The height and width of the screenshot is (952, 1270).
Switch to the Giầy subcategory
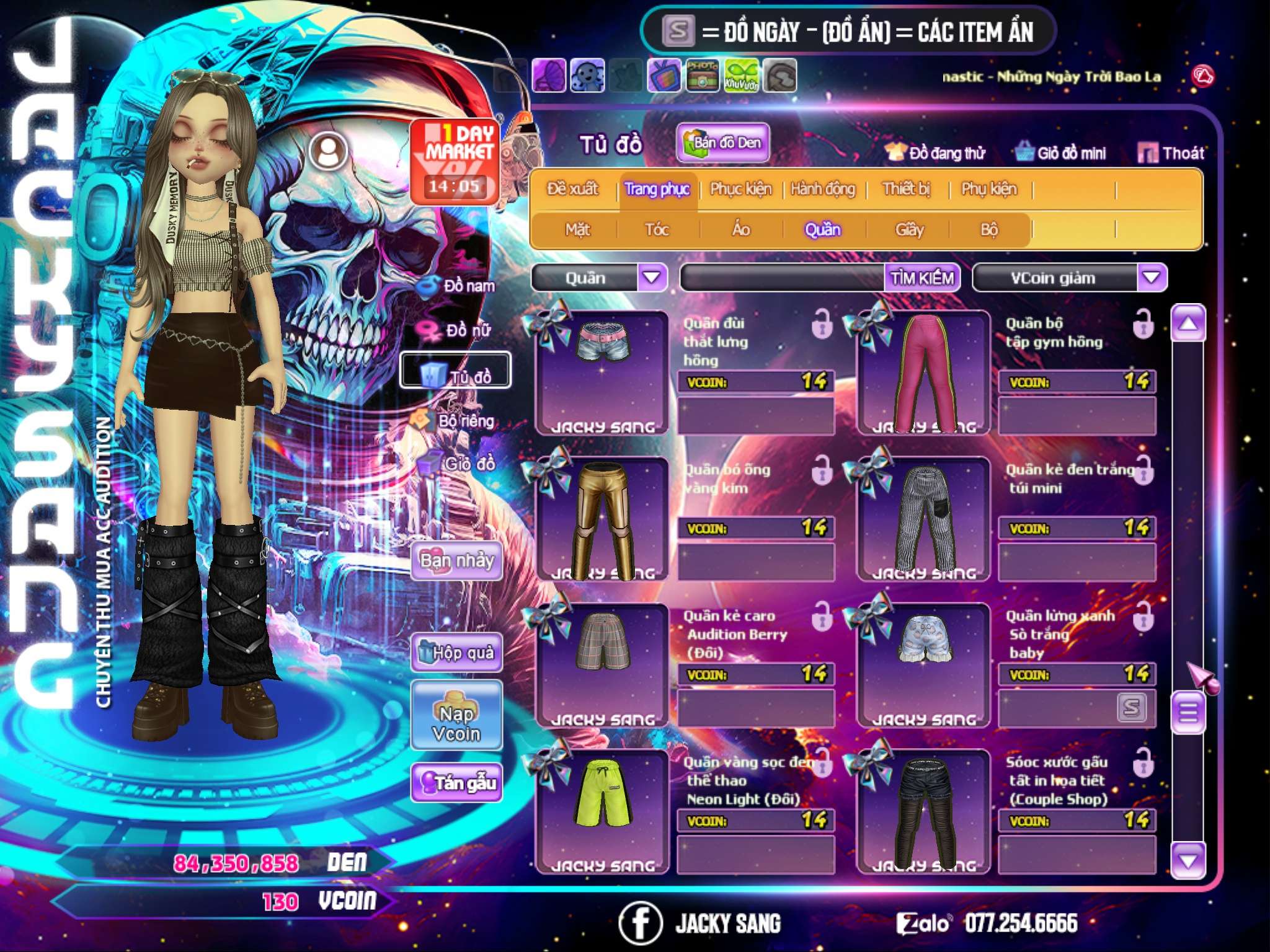(909, 230)
